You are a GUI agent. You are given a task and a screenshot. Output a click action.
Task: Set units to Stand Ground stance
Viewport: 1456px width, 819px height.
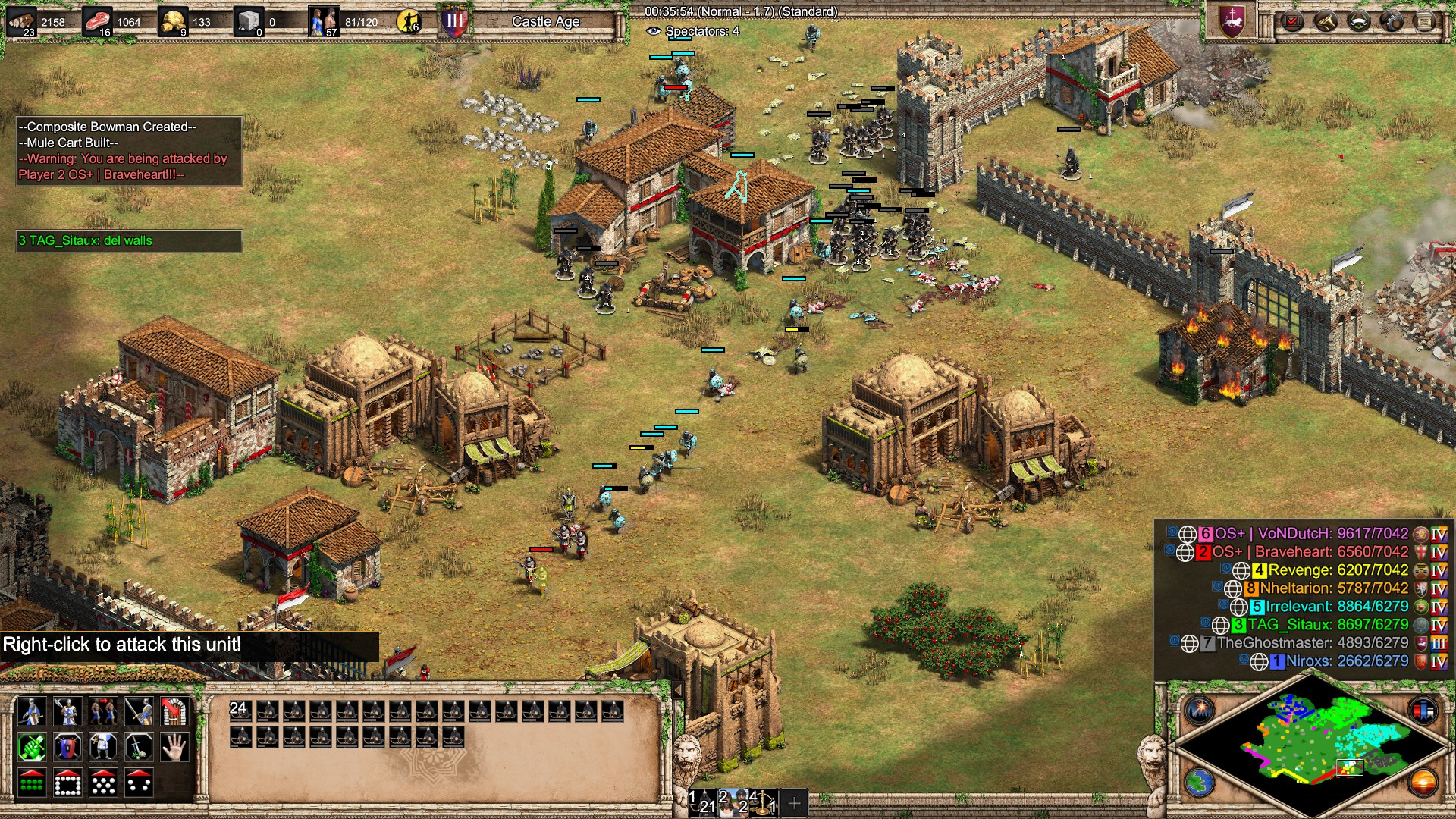pyautogui.click(x=103, y=748)
